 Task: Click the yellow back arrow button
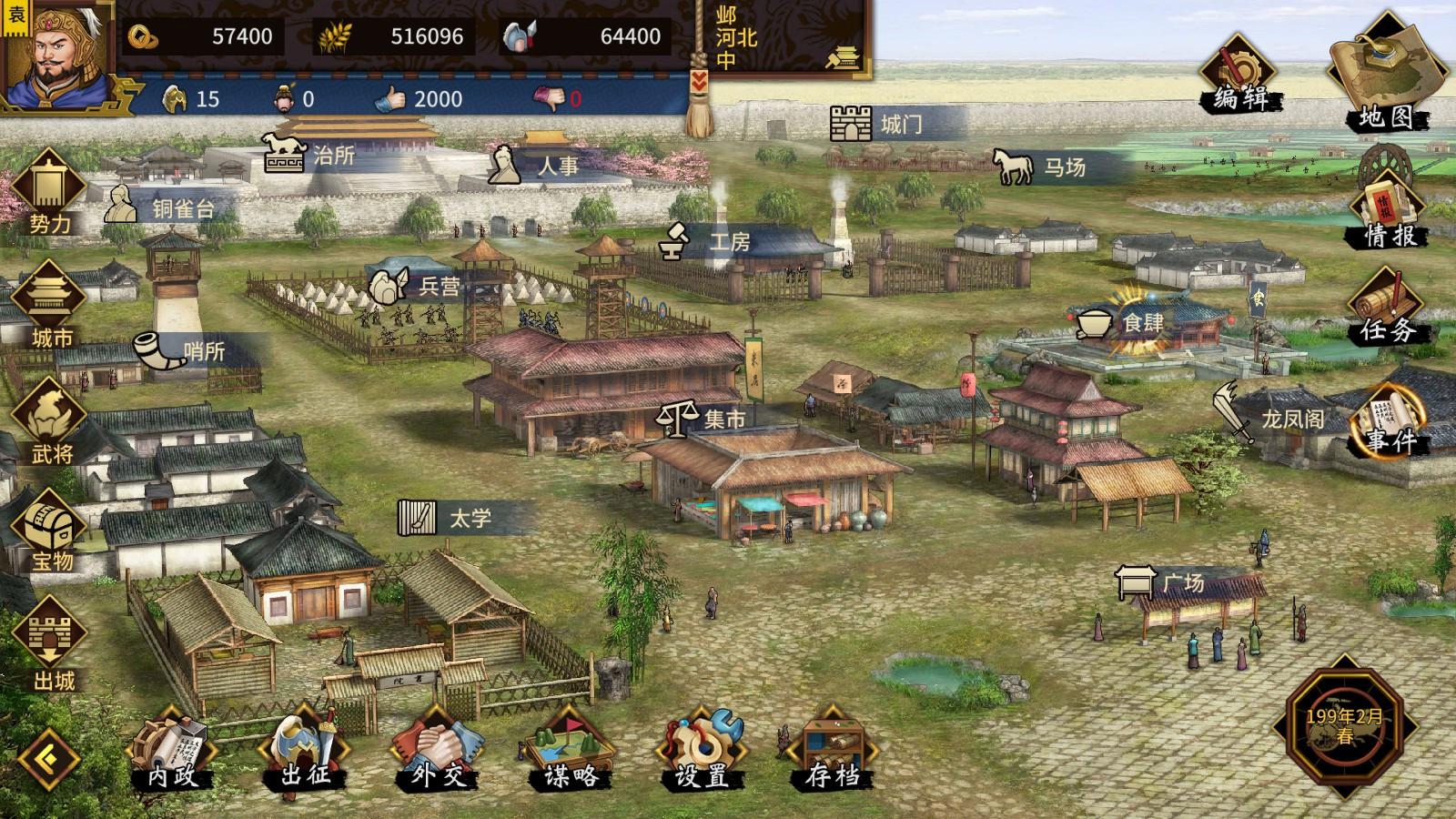[49, 757]
